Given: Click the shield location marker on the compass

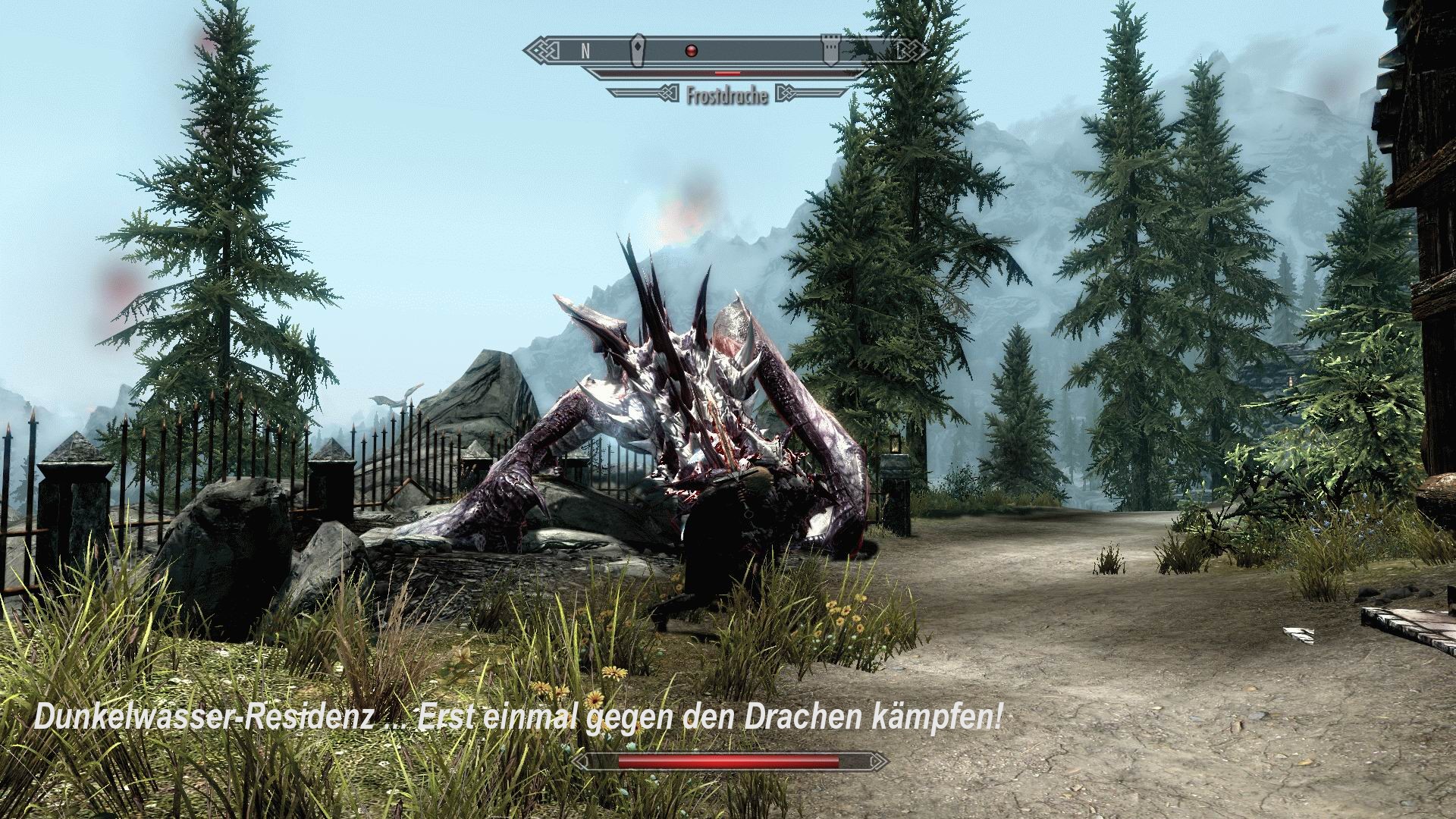Looking at the screenshot, I should [637, 49].
